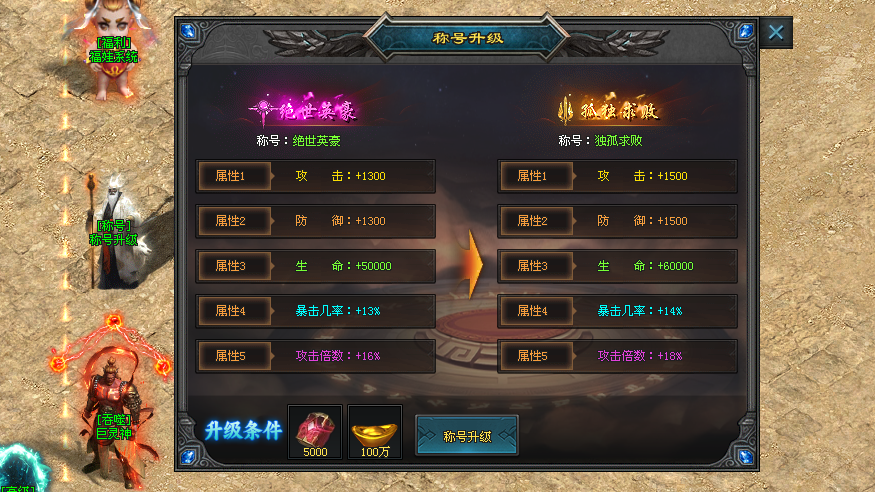
Task: Close the title upgrade window
Action: point(776,32)
